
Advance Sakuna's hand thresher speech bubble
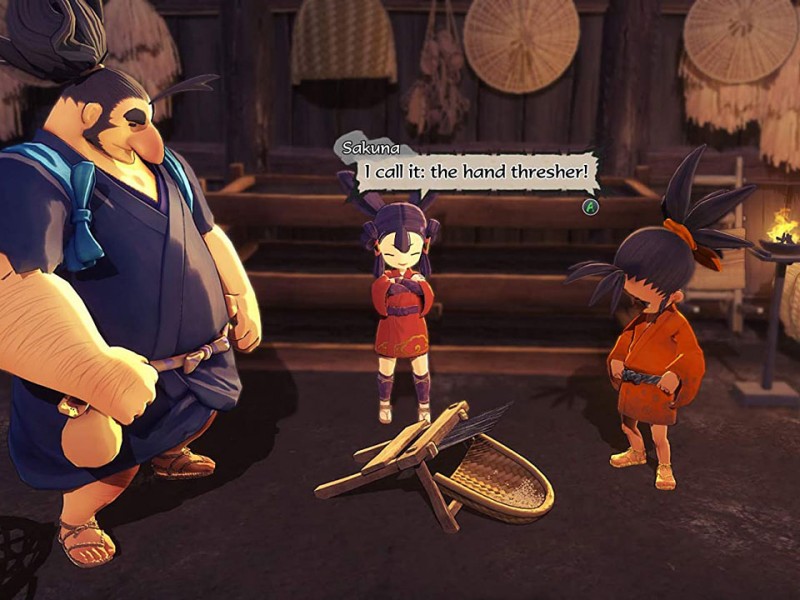pos(591,206)
